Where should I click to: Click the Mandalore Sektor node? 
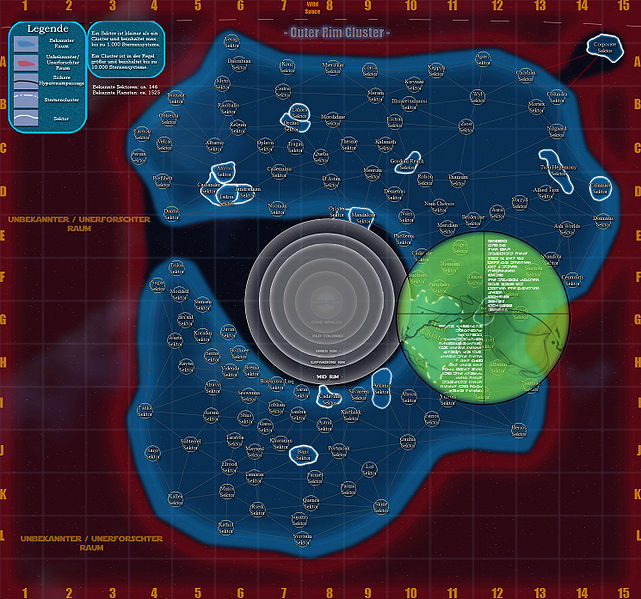click(x=363, y=217)
